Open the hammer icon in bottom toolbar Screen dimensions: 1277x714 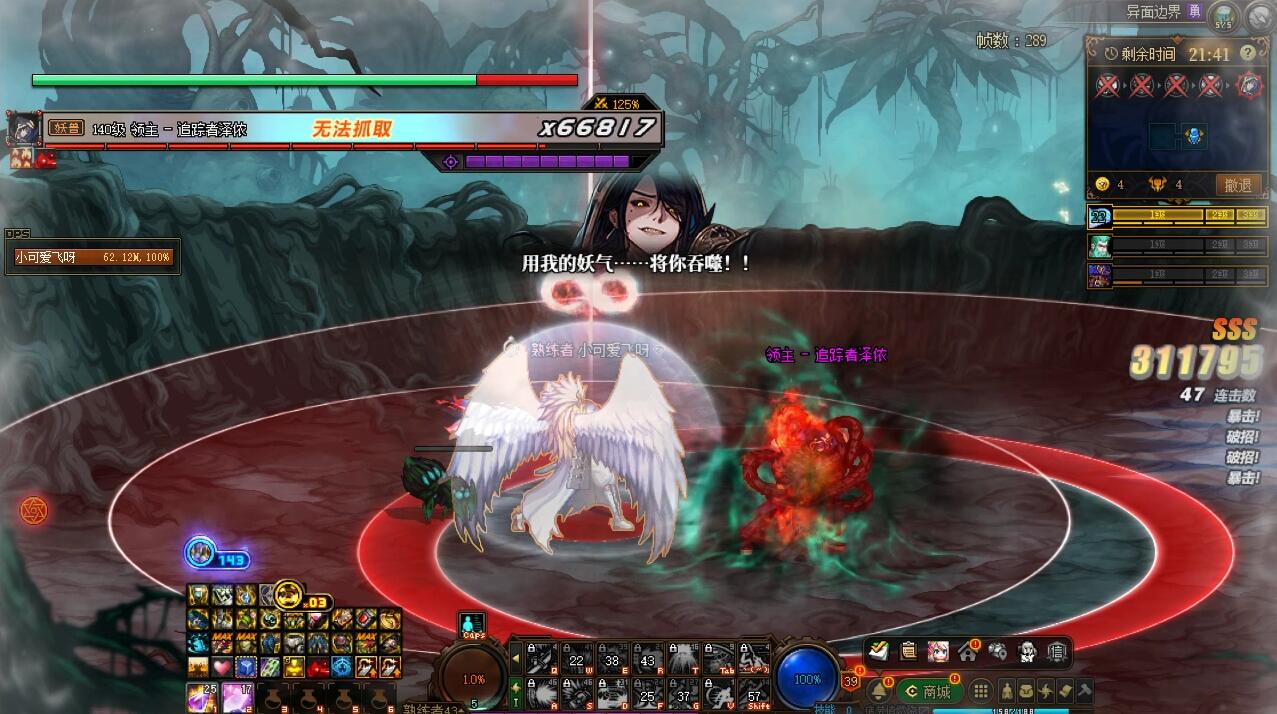click(x=1083, y=691)
